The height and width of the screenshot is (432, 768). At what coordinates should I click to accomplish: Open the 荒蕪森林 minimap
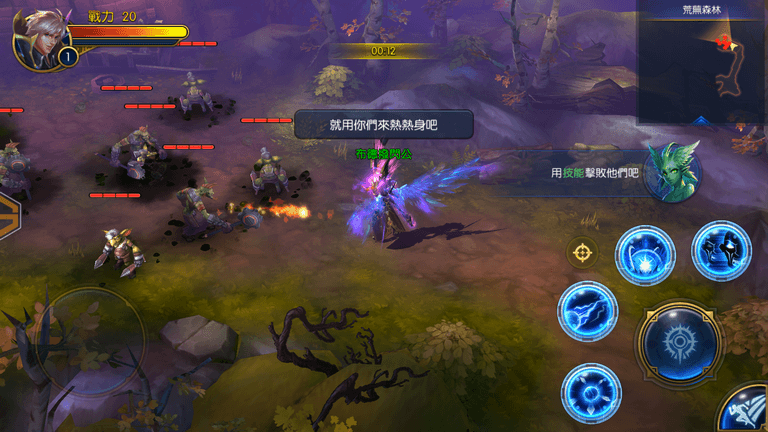[701, 66]
